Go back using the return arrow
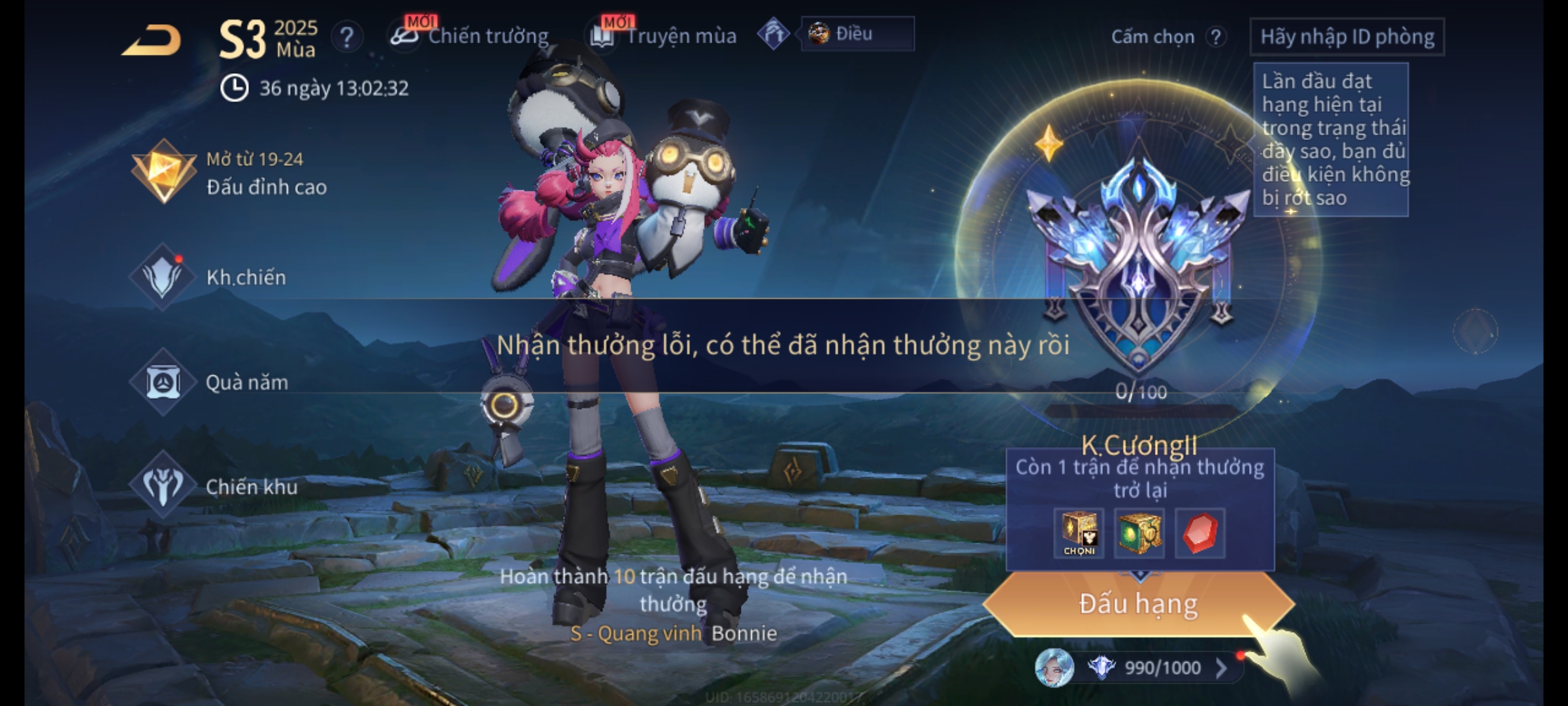1568x706 pixels. pyautogui.click(x=152, y=41)
